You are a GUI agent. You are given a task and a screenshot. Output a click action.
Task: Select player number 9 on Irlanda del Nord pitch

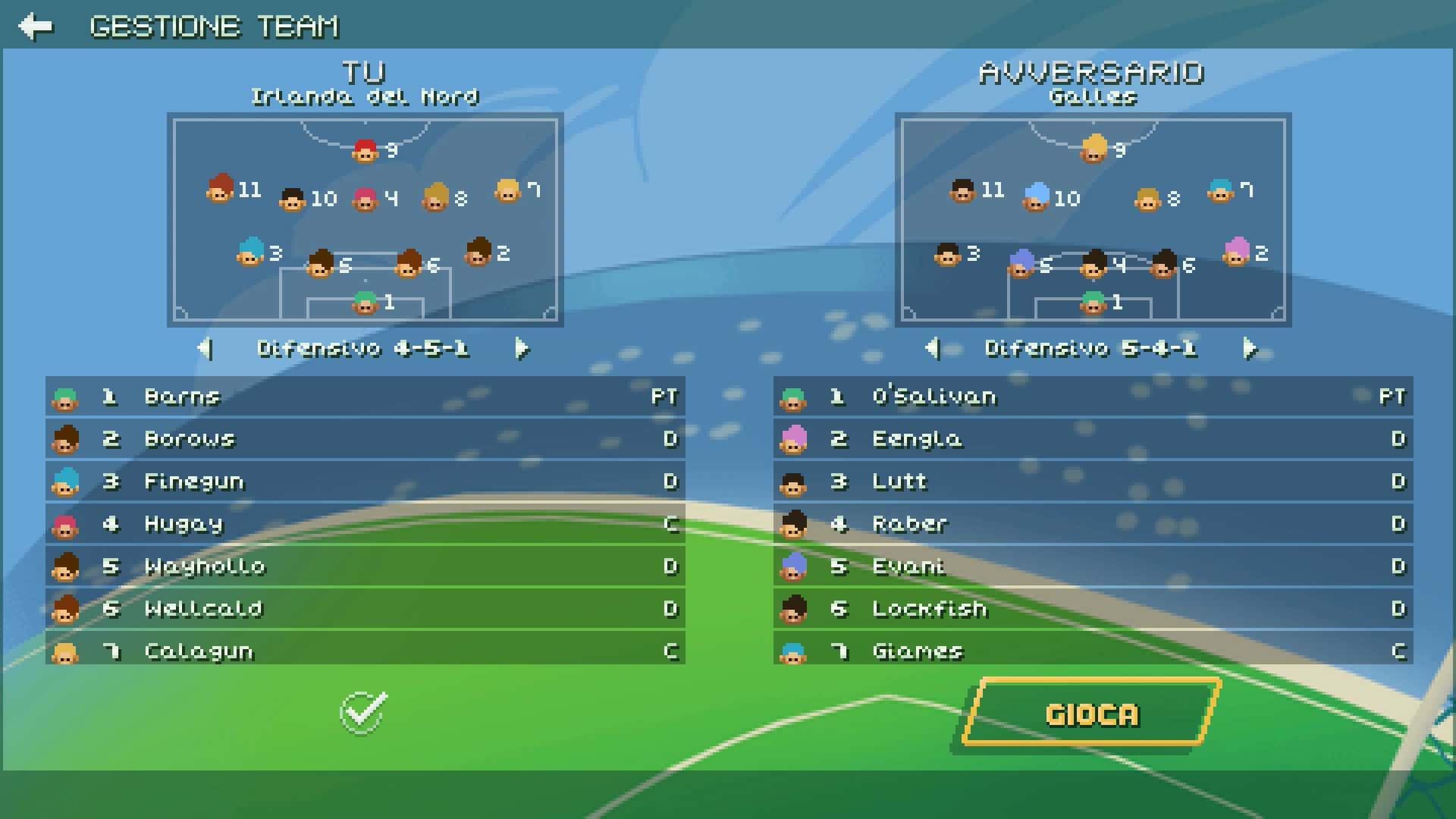click(x=365, y=152)
